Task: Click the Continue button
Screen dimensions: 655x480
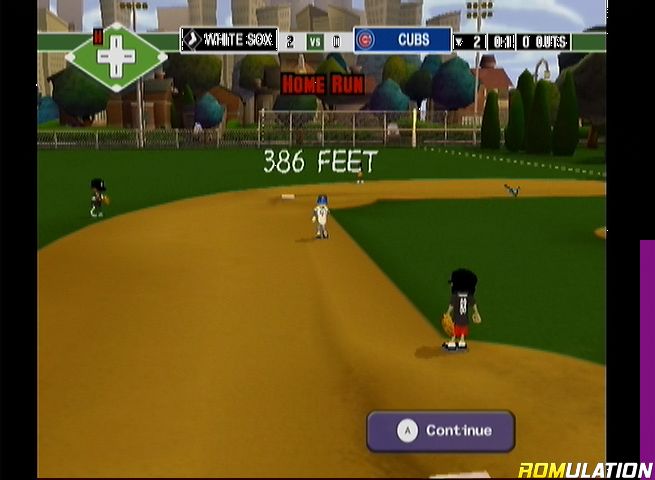Action: coord(441,431)
